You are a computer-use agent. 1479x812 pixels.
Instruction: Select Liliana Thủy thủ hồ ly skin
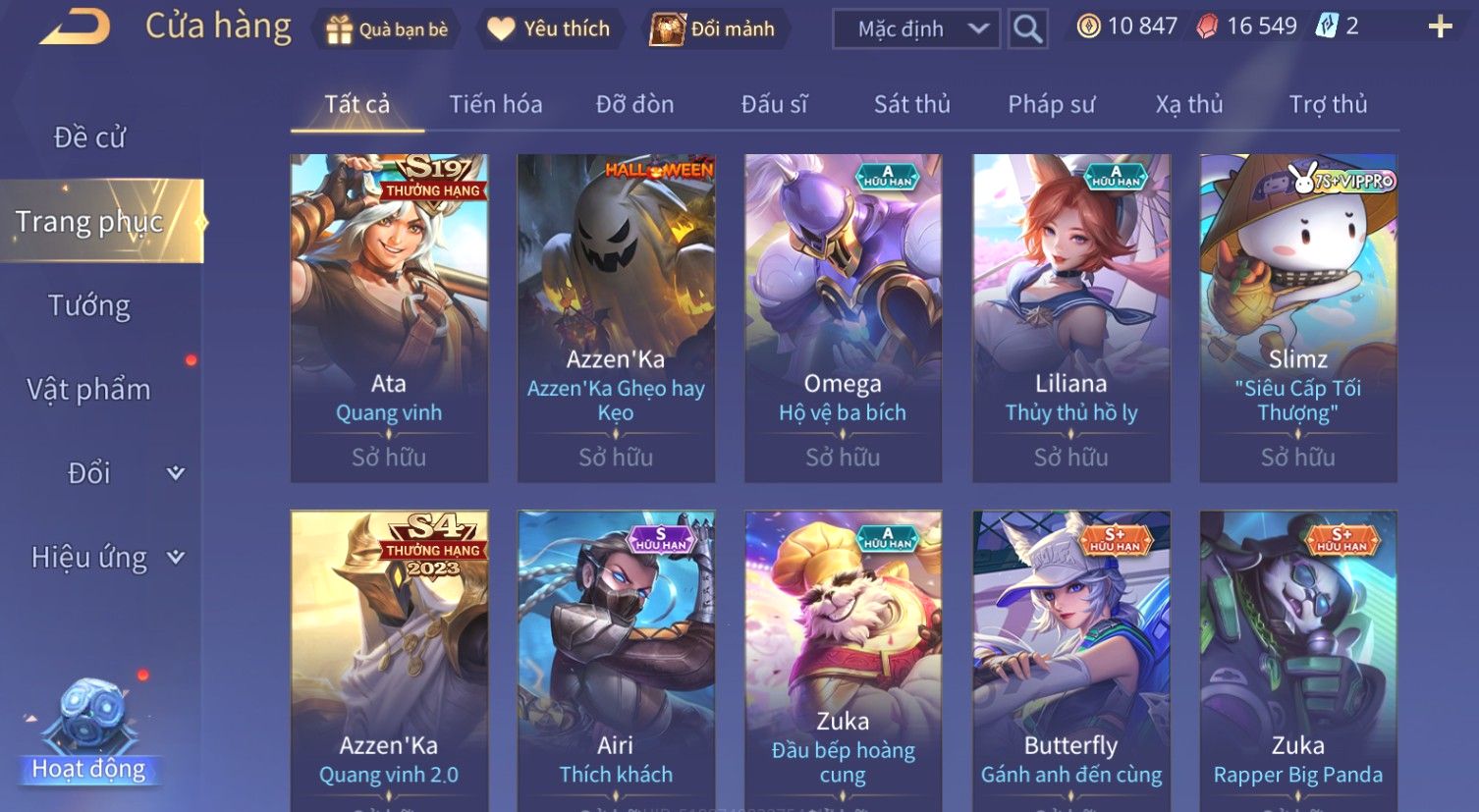(x=1070, y=316)
